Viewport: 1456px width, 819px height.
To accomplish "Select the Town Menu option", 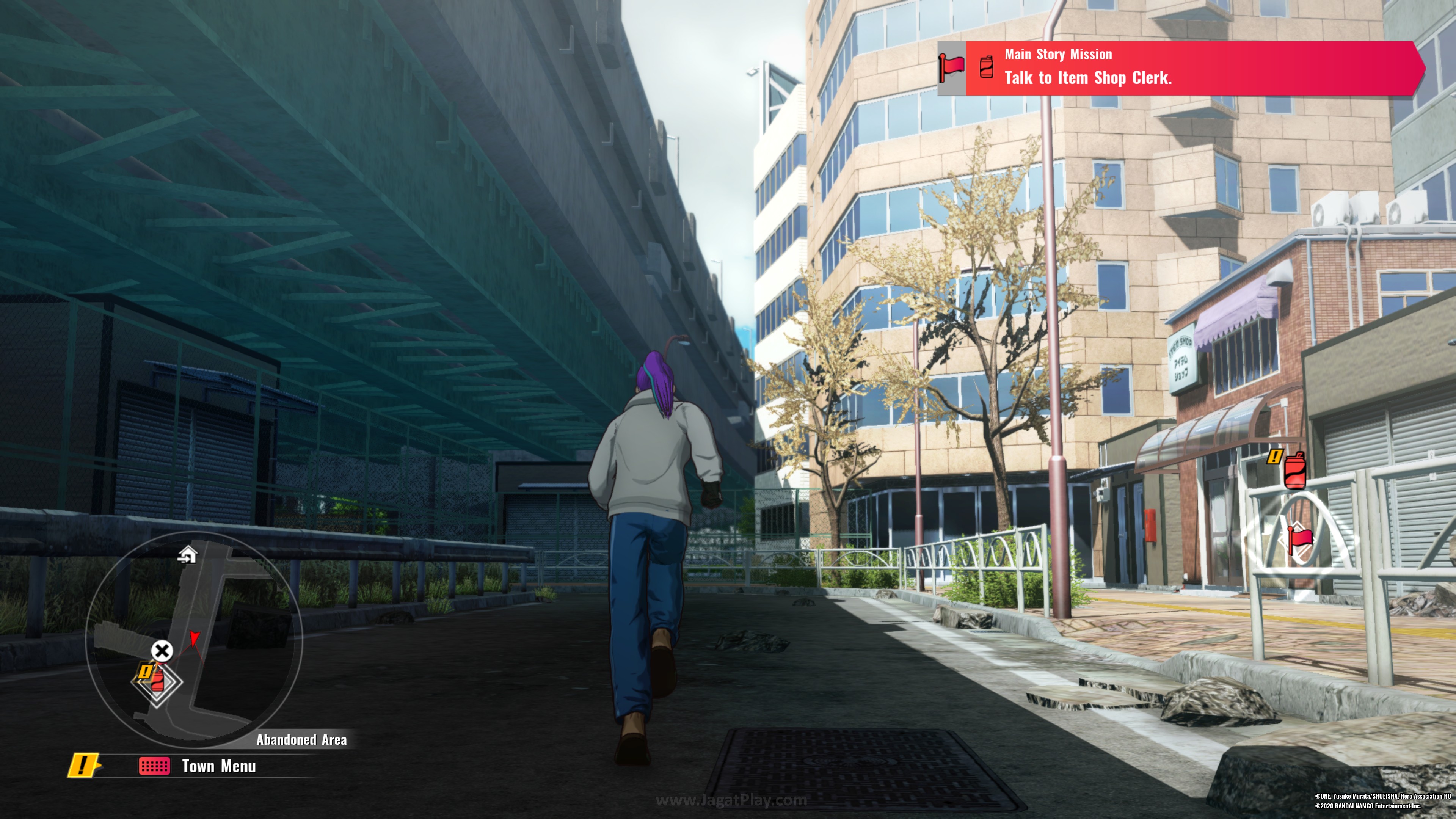I will coord(218,766).
